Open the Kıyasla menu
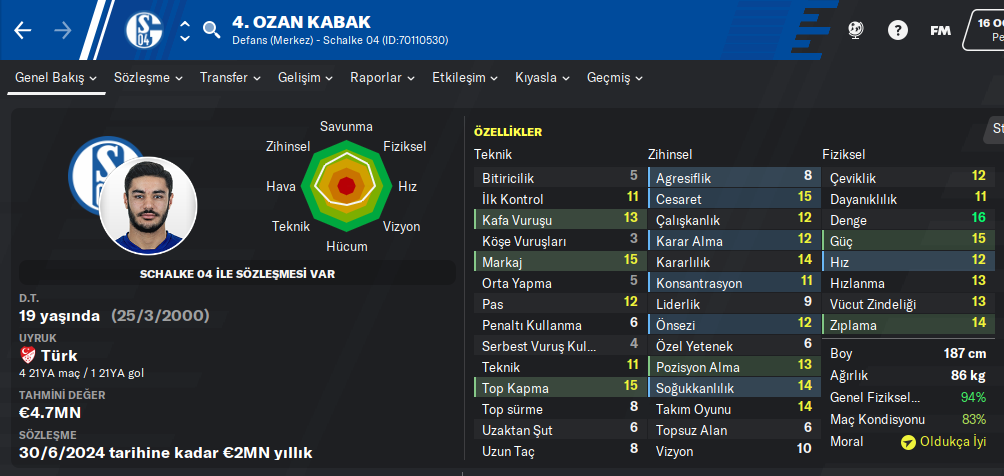The width and height of the screenshot is (1004, 476). click(x=543, y=78)
